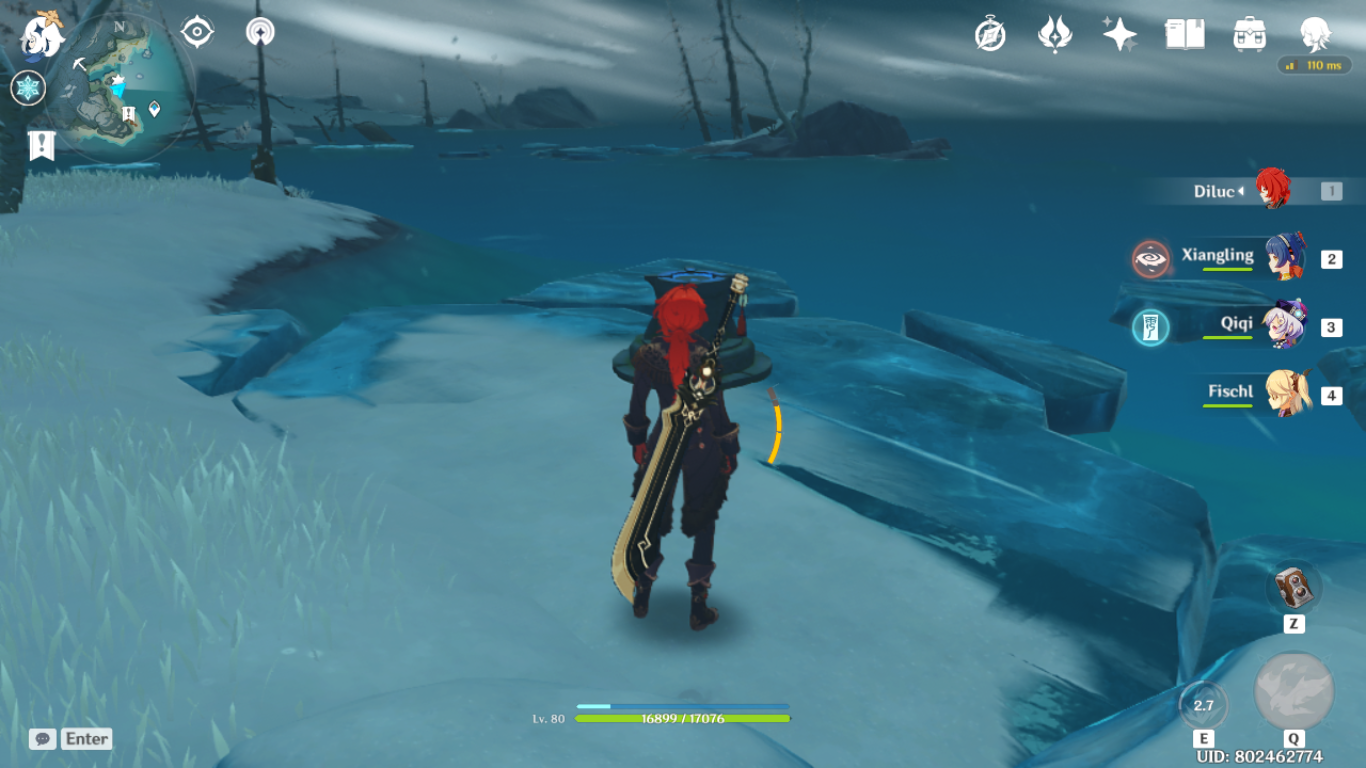The width and height of the screenshot is (1366, 768).
Task: Click the Cryo sheer cold status icon
Action: [x=28, y=88]
